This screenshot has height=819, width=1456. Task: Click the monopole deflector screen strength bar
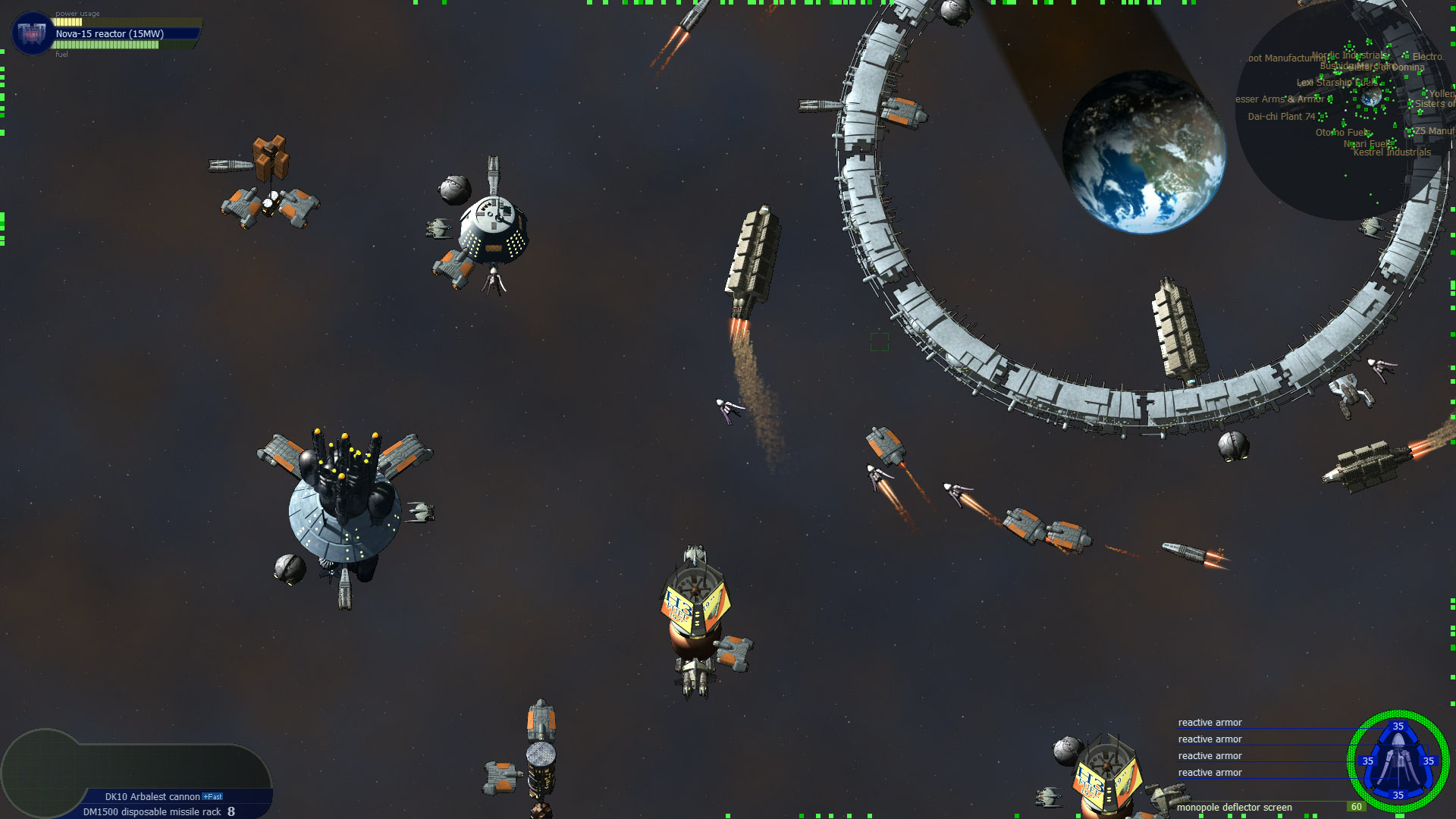click(1289, 802)
